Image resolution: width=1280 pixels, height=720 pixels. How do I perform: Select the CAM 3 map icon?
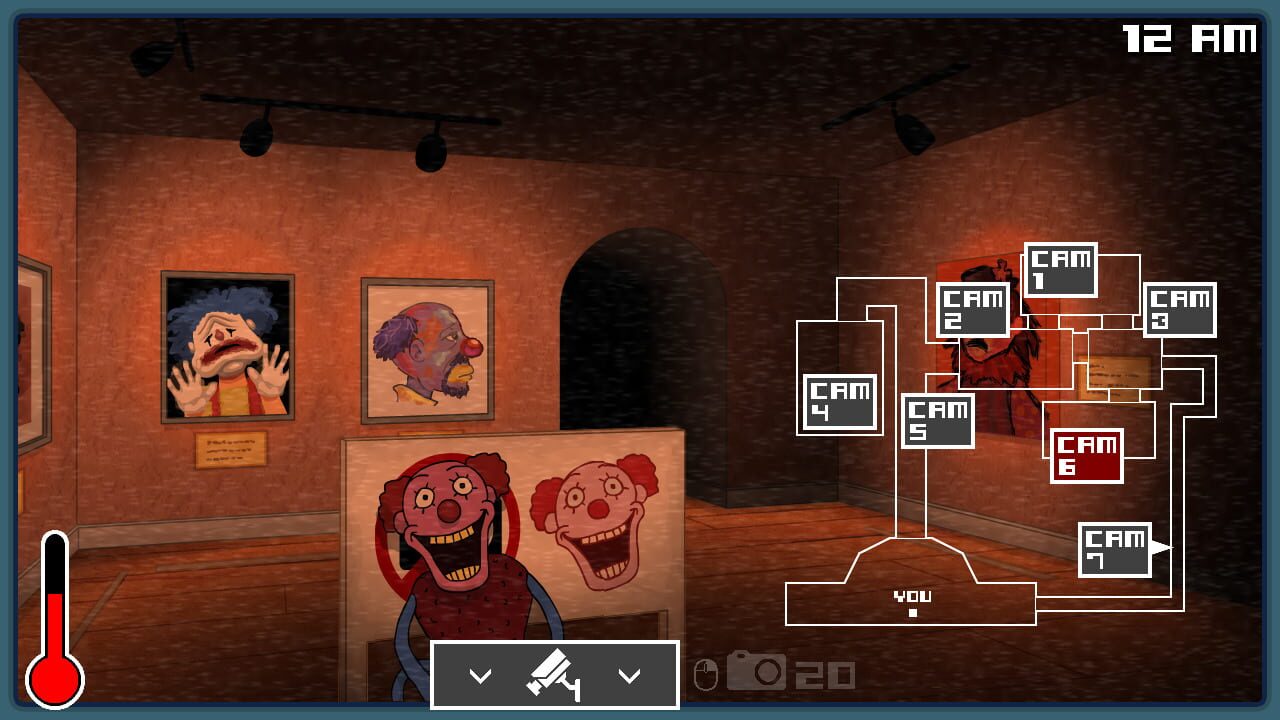(x=1178, y=310)
